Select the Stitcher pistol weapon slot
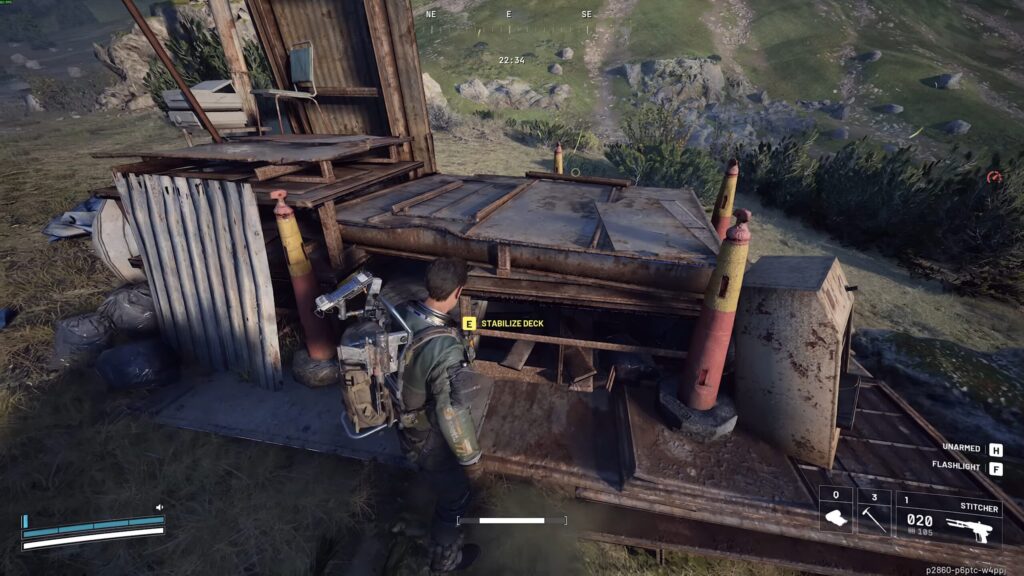Image resolution: width=1024 pixels, height=576 pixels. tap(949, 519)
